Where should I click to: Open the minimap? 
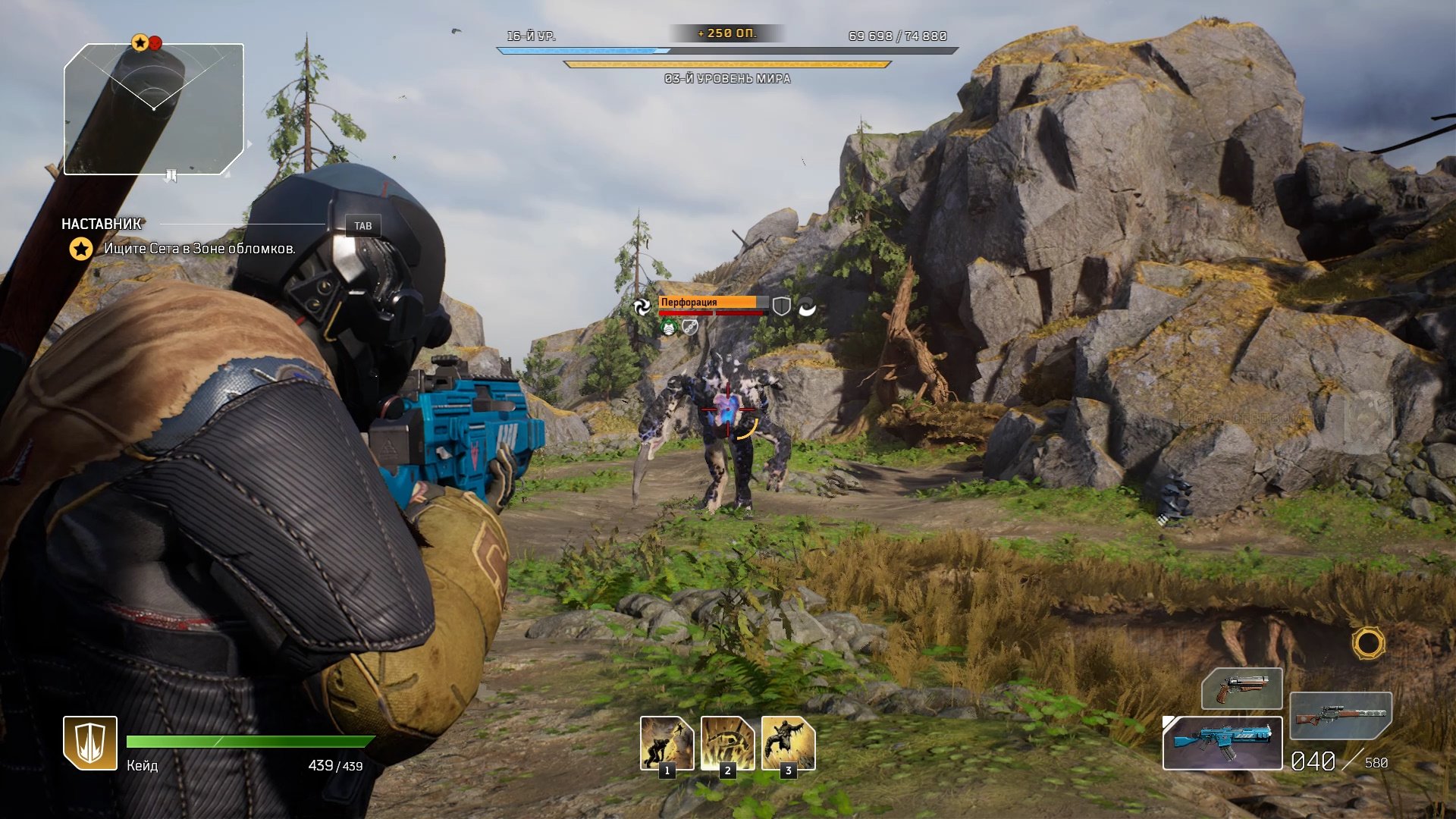point(154,110)
